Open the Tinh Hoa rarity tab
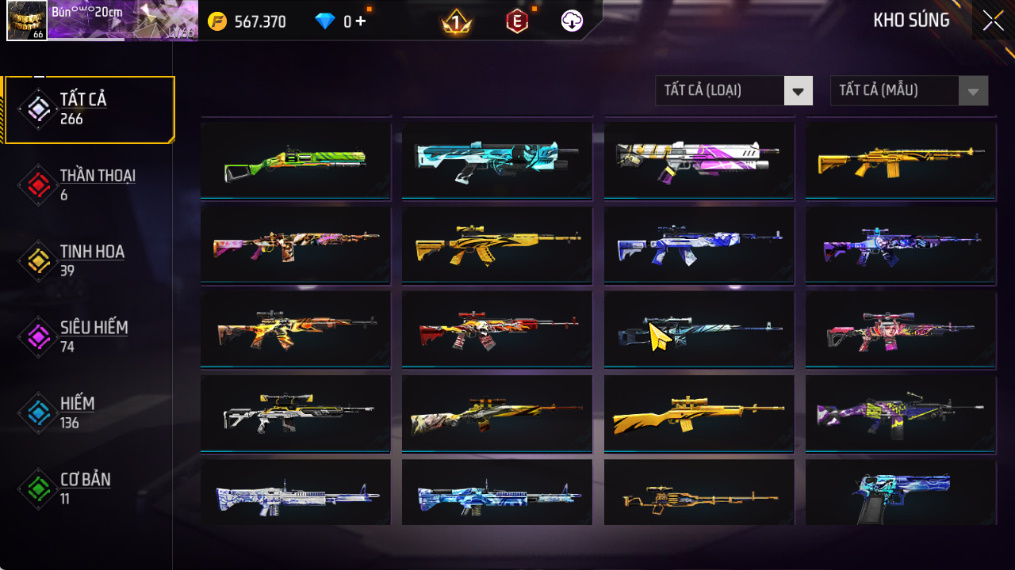The height and width of the screenshot is (570, 1015). coord(88,260)
